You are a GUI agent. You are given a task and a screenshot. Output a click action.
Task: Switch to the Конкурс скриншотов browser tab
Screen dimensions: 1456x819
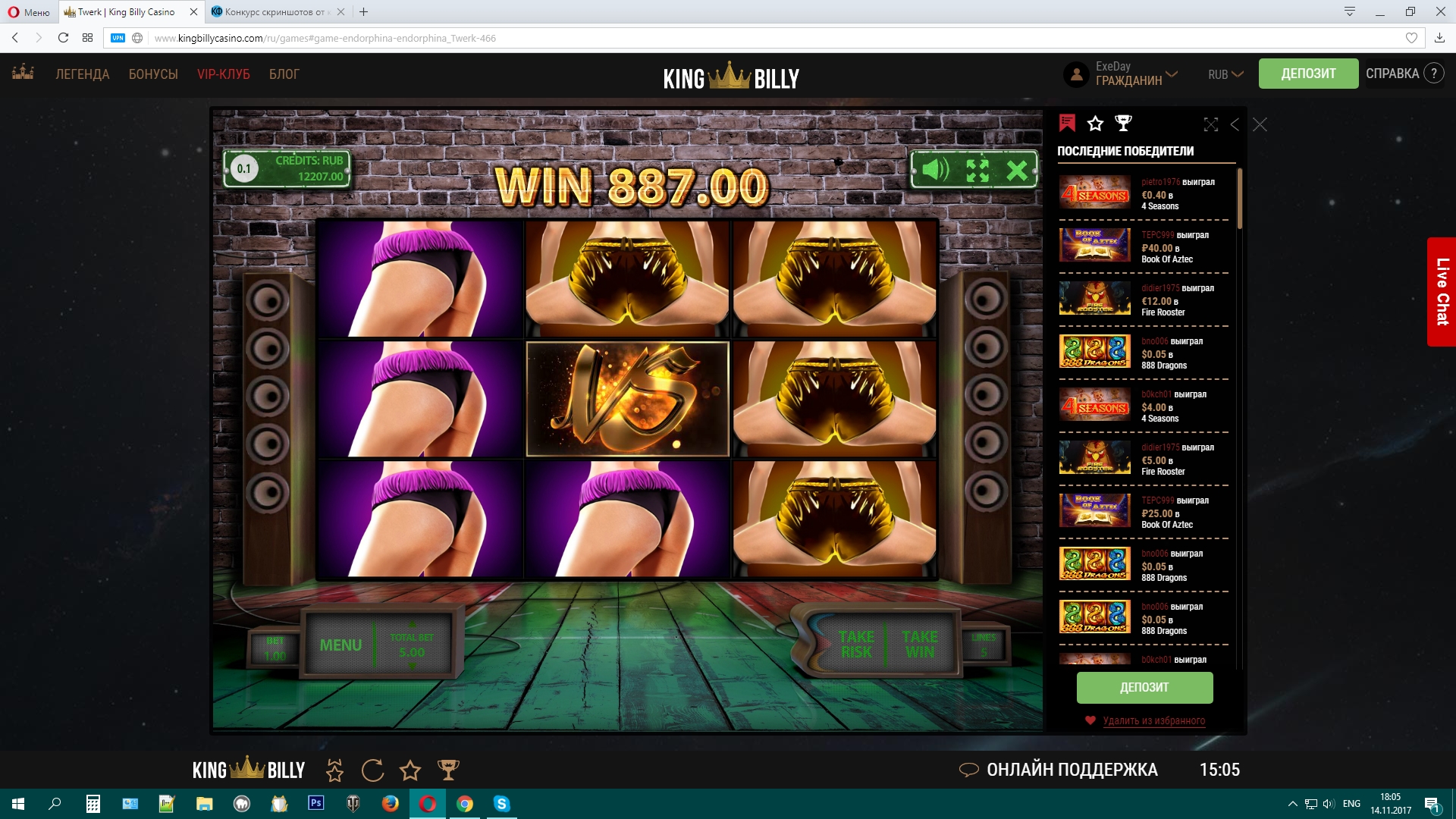tap(273, 12)
